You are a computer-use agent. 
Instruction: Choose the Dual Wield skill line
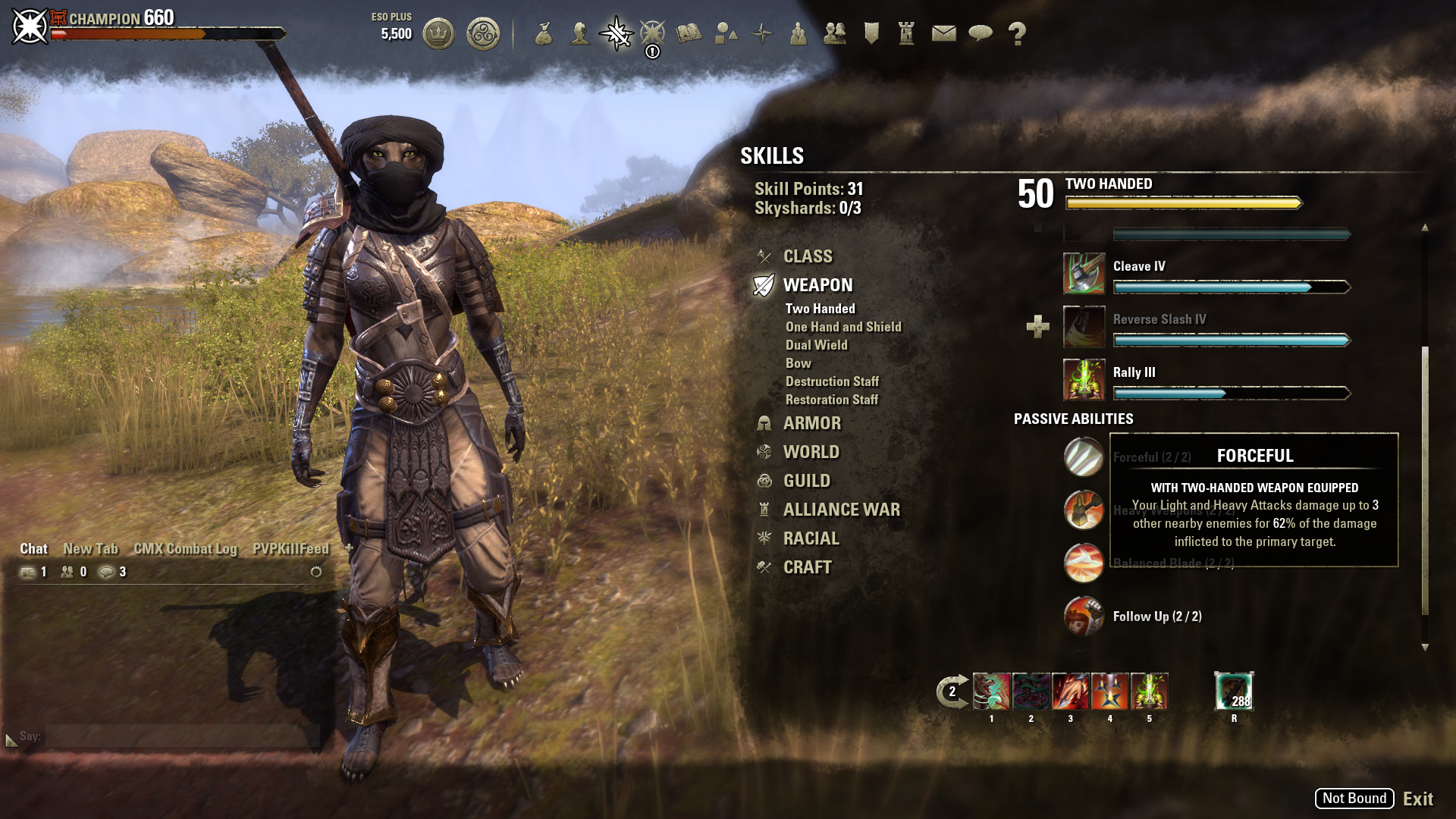(x=816, y=345)
